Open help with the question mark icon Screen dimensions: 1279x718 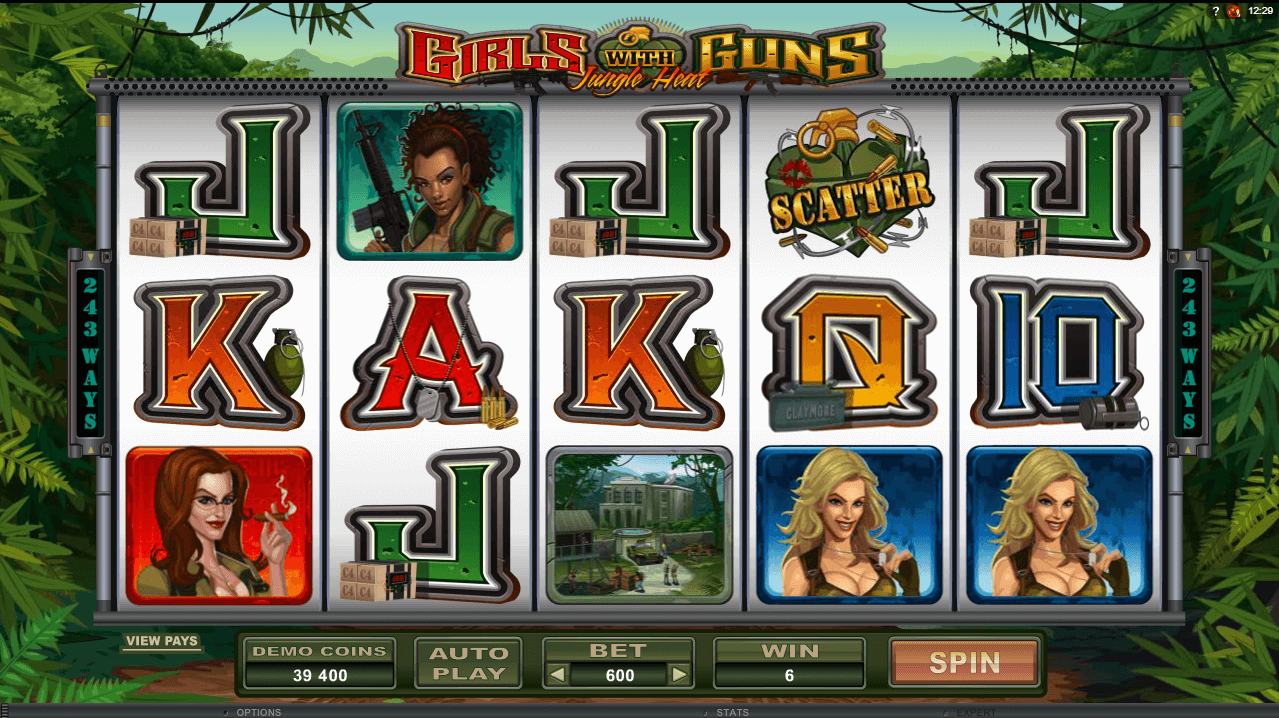1216,10
